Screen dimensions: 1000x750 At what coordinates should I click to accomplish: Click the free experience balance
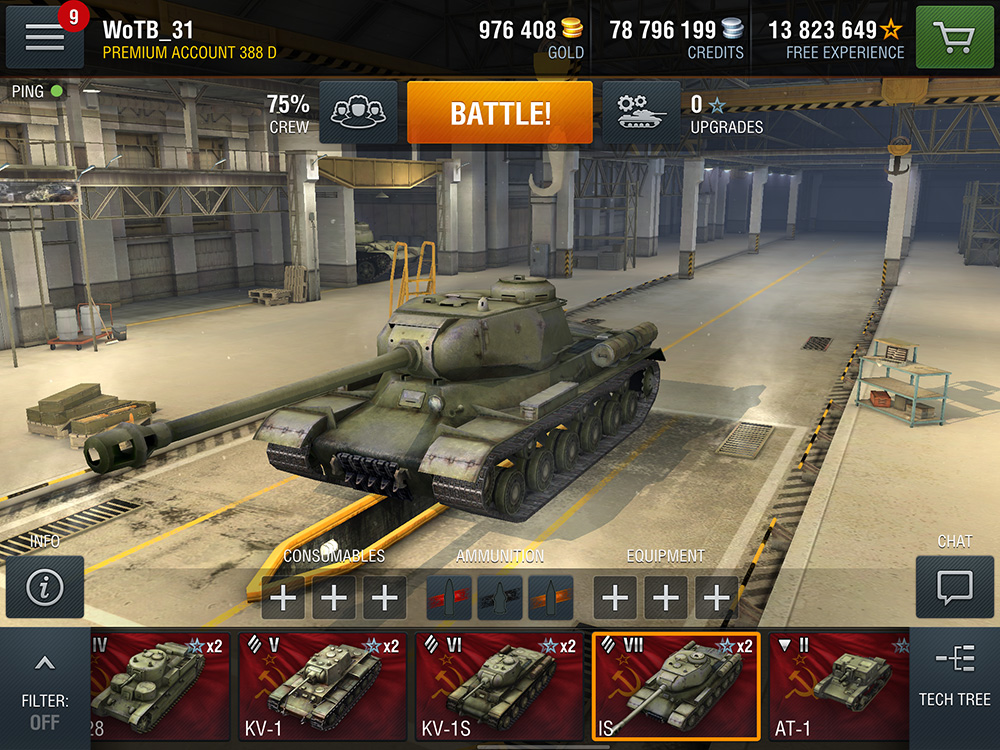(835, 38)
